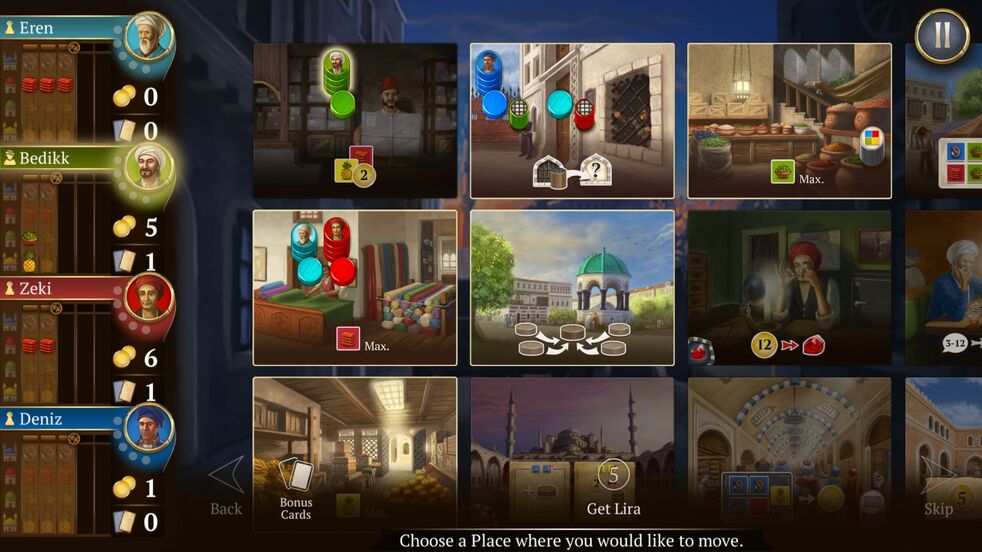Move to the gemstone dealer tile
The width and height of the screenshot is (982, 552).
[789, 287]
